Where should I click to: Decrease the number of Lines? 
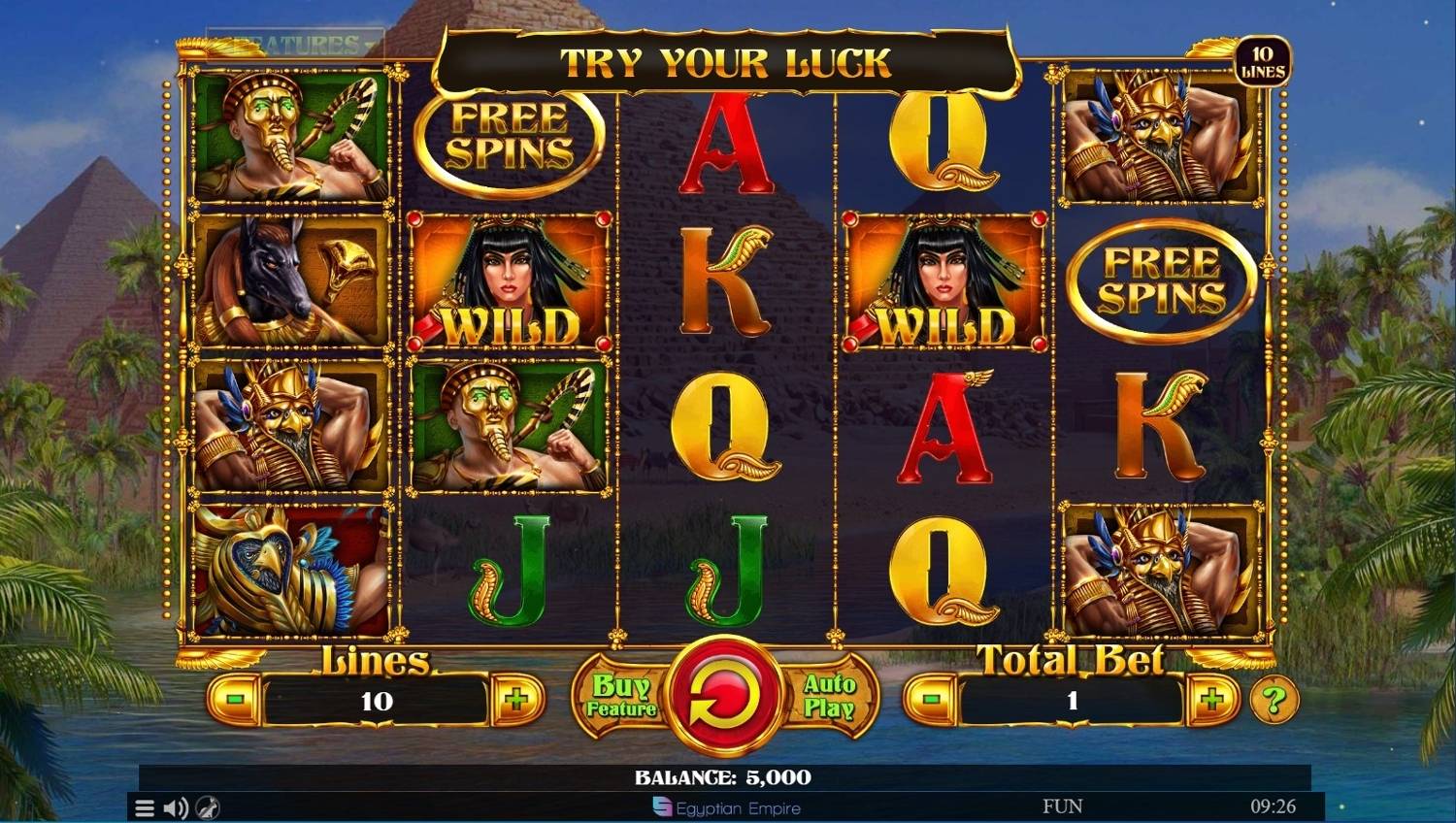[x=235, y=699]
